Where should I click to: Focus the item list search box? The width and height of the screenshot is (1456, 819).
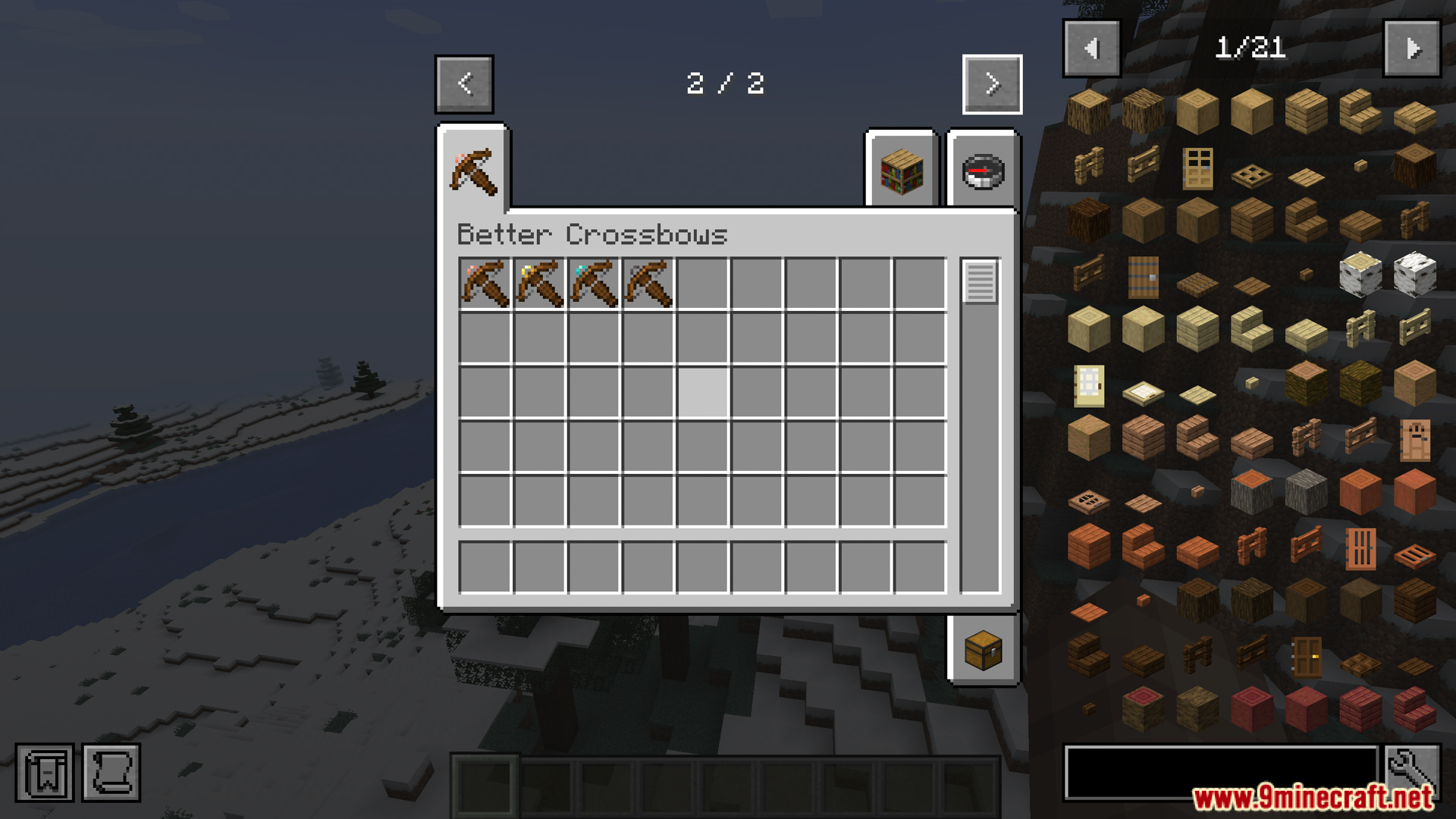click(x=1221, y=772)
